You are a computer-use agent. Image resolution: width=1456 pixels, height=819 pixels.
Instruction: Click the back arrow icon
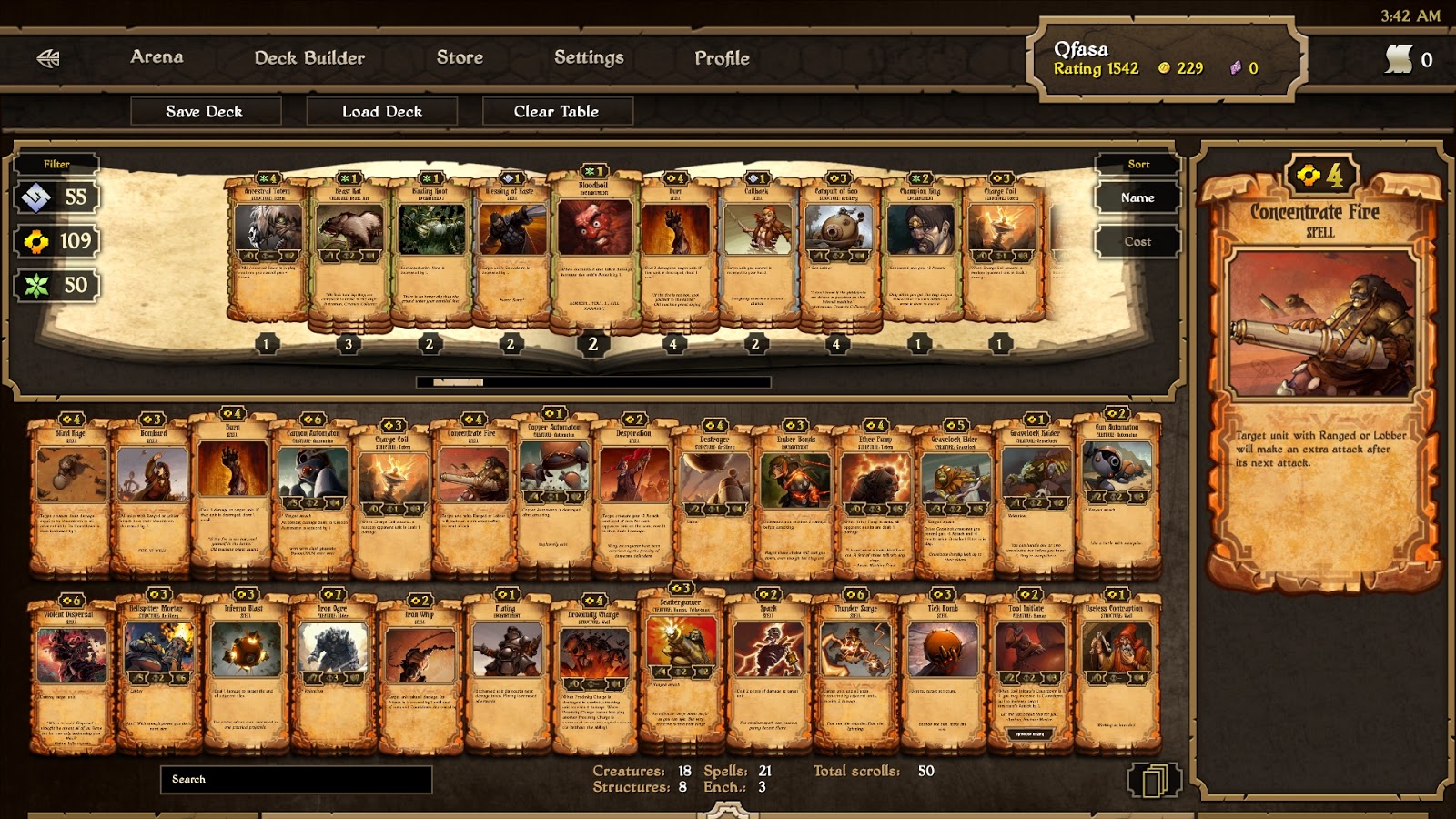(48, 59)
